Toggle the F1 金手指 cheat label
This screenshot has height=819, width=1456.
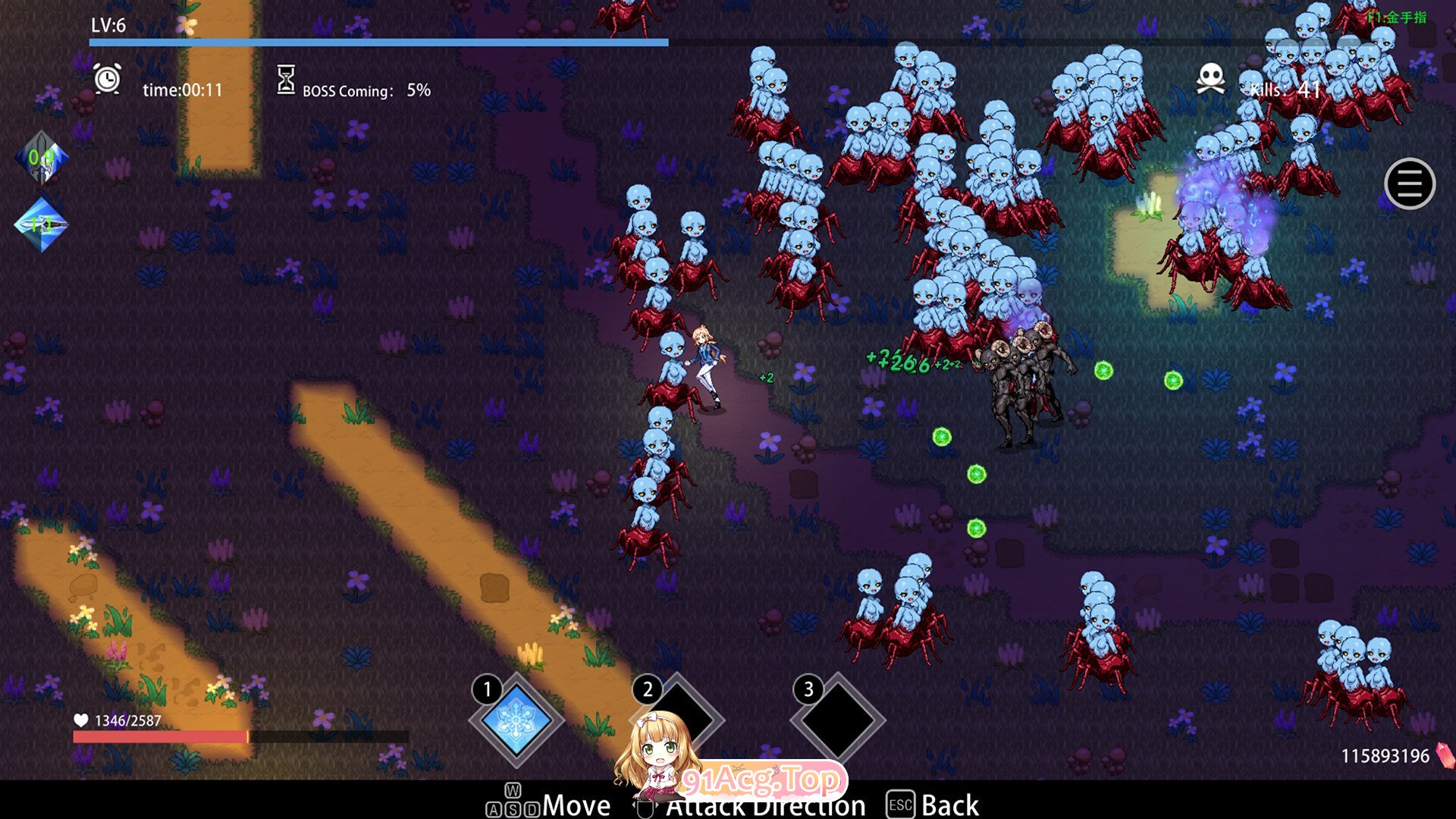pos(1397,17)
